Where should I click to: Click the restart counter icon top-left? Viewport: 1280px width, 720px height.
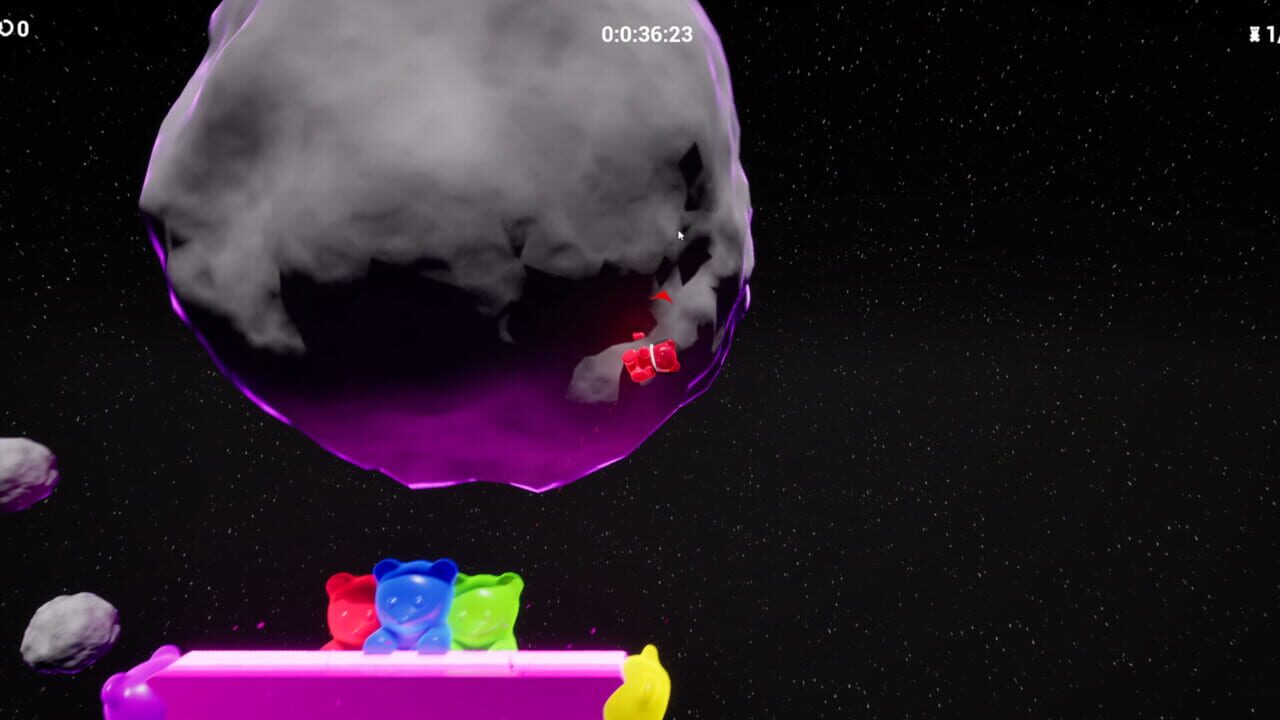[6, 28]
